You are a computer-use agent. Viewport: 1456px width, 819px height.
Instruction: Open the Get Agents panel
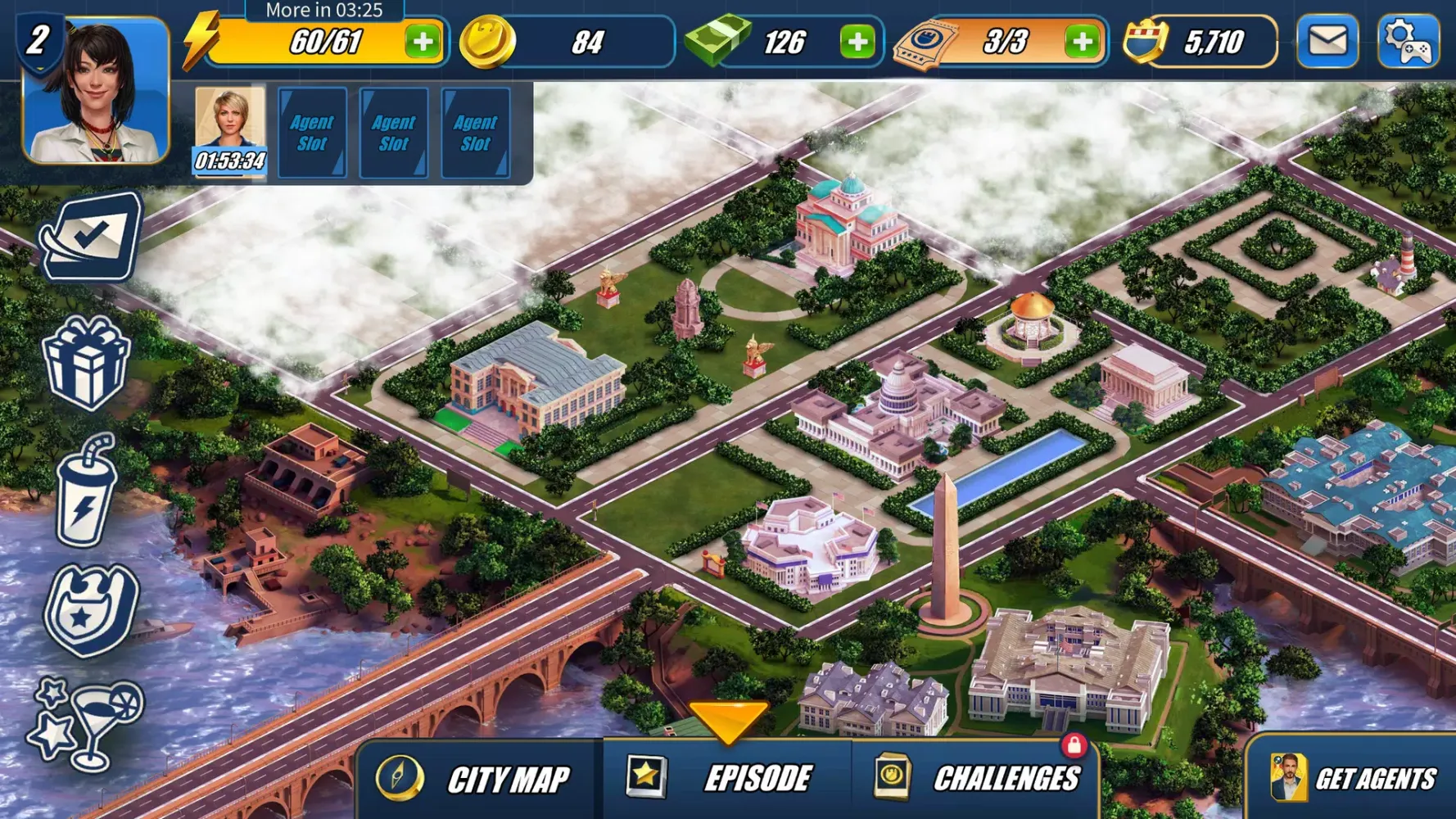(1351, 779)
